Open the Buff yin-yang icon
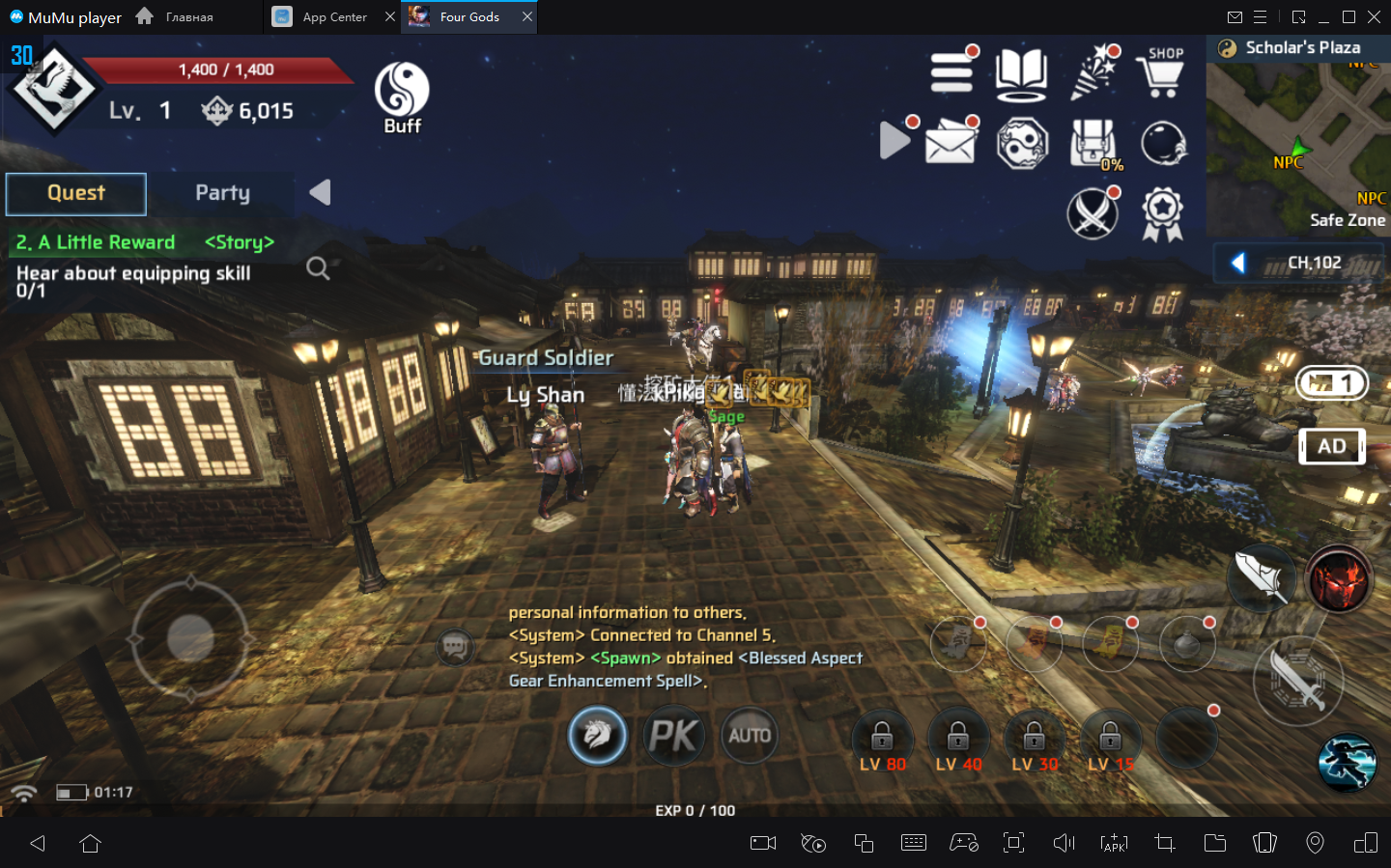Image resolution: width=1391 pixels, height=868 pixels. click(x=402, y=98)
